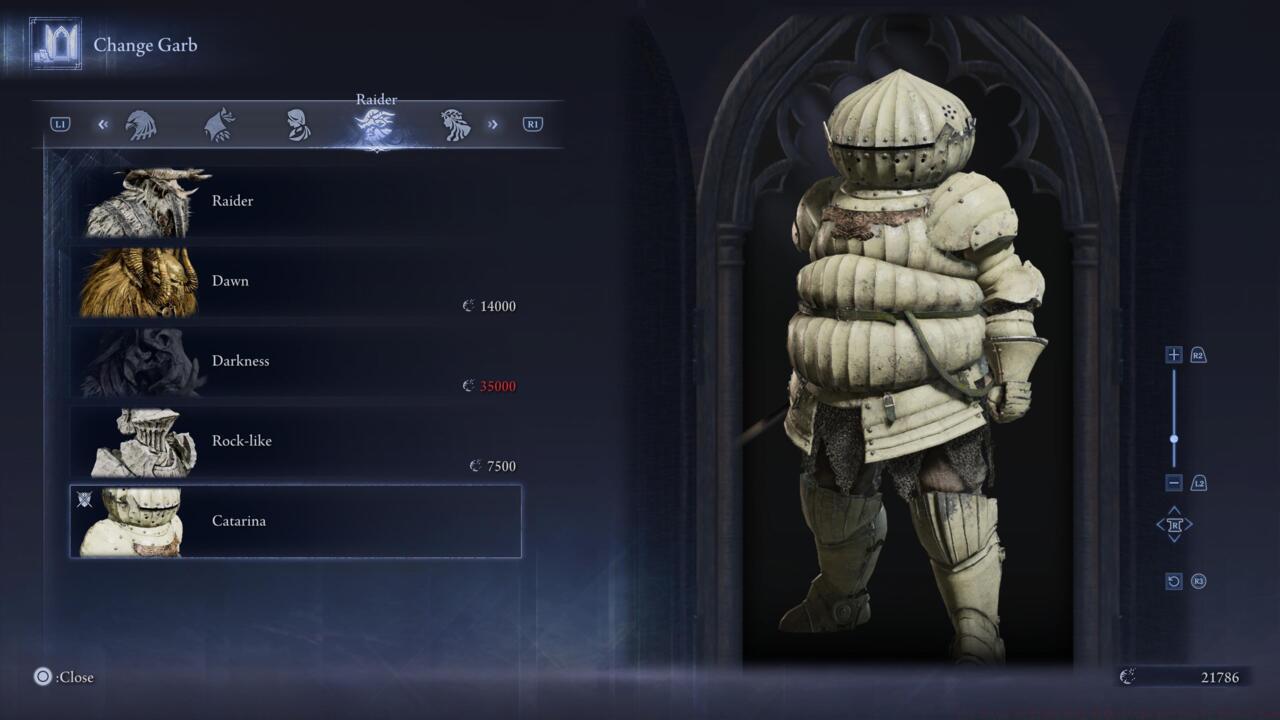Switch to the active Raider tab
This screenshot has width=1280, height=720.
coord(376,125)
